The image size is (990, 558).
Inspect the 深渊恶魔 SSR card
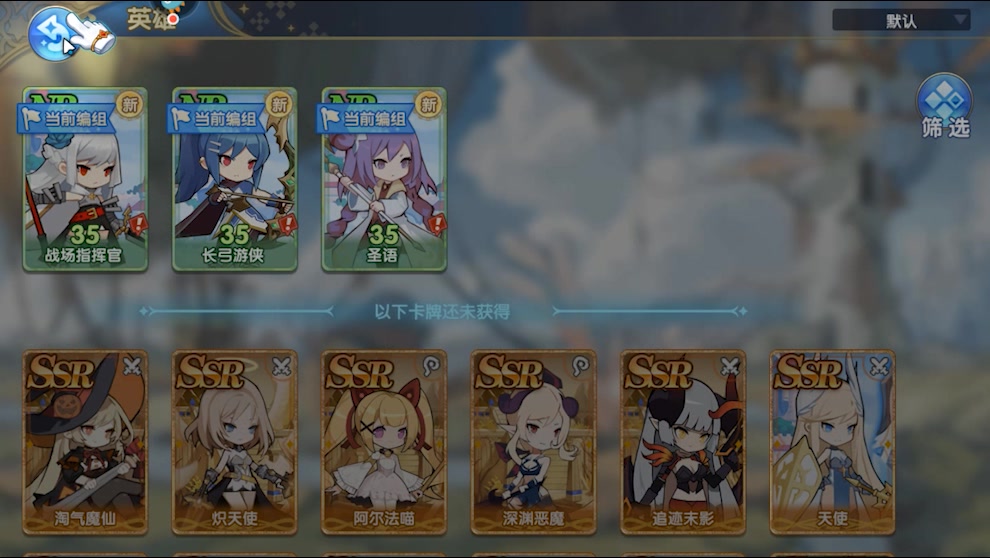click(533, 441)
